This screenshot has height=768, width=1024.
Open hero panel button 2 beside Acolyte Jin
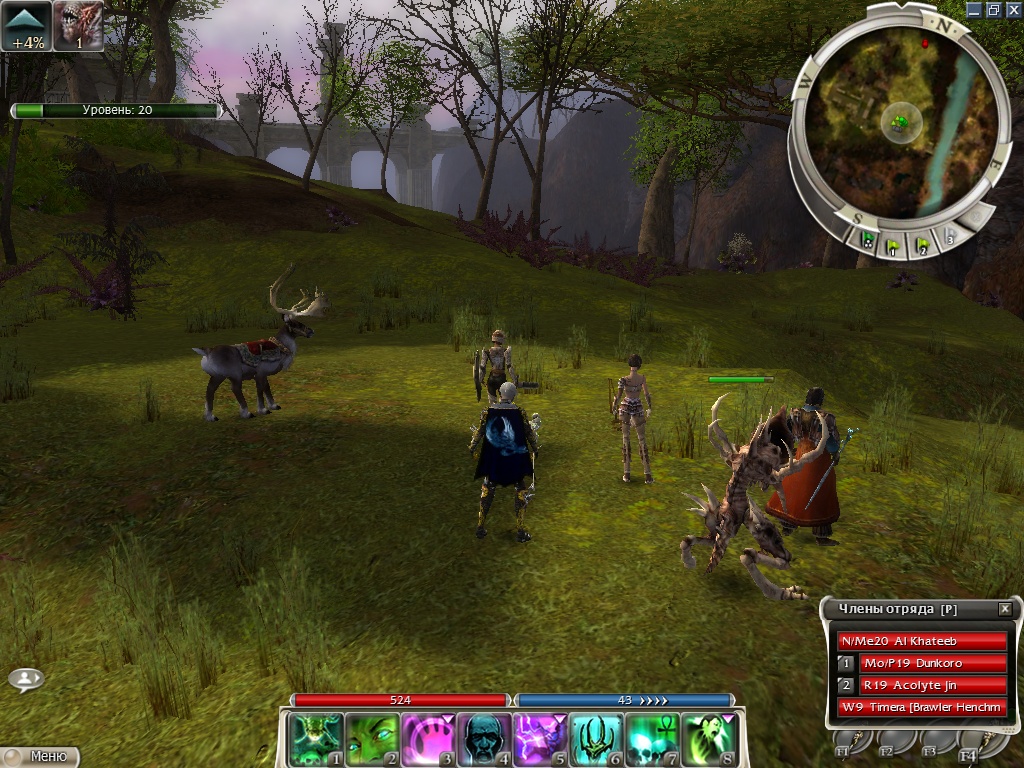point(846,685)
